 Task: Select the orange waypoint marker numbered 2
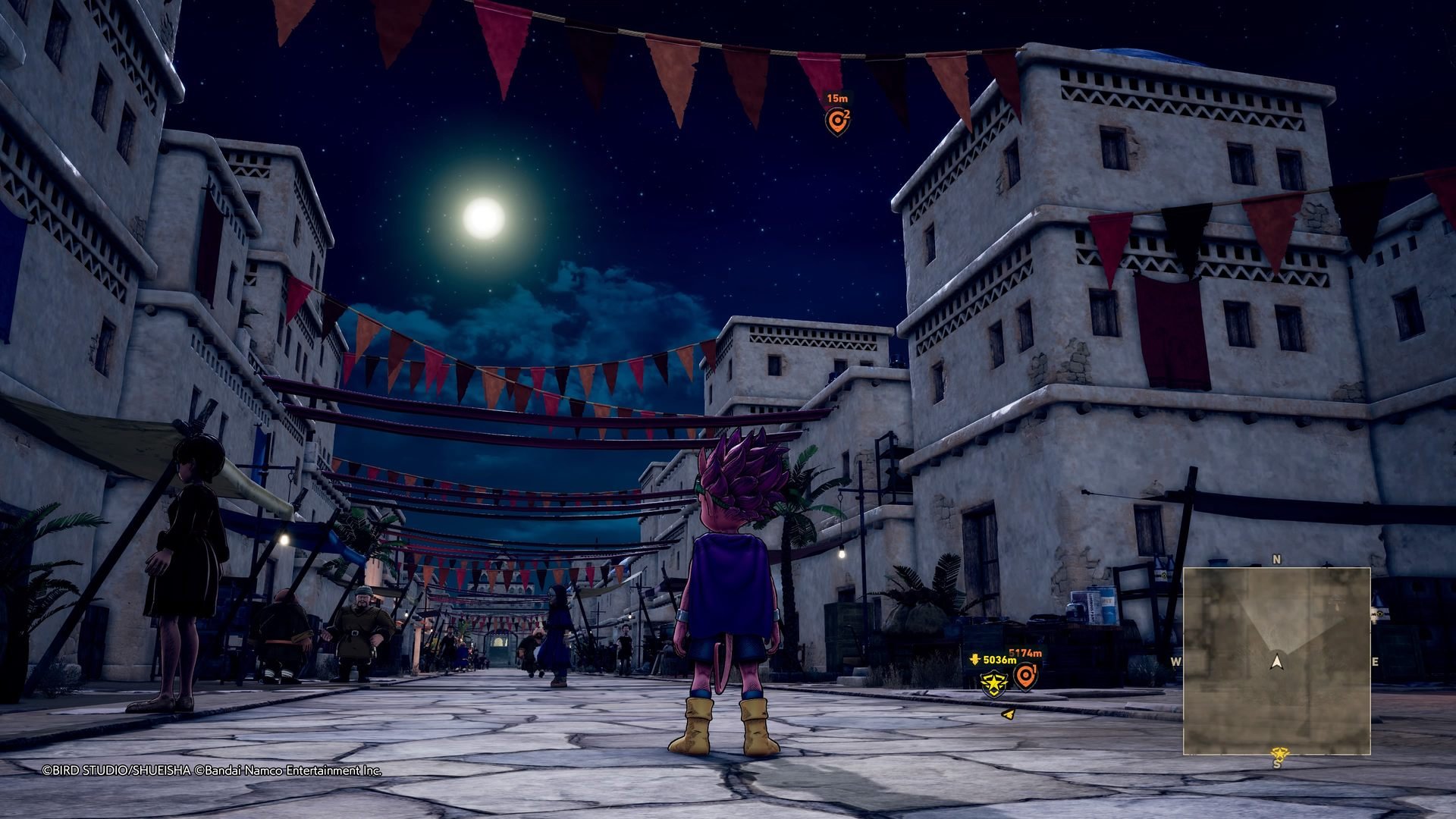836,121
